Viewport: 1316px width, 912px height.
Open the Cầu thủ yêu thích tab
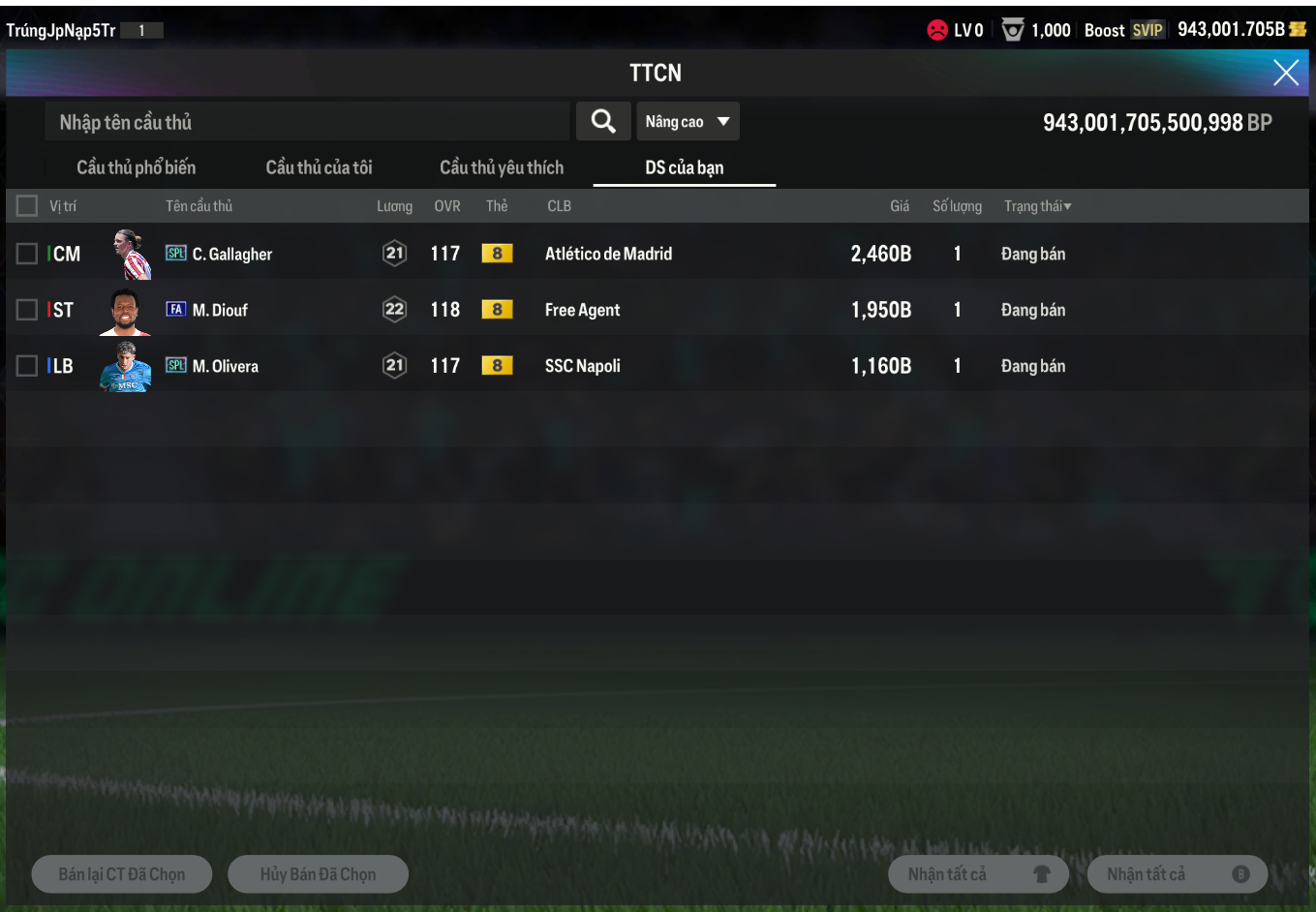tap(501, 167)
